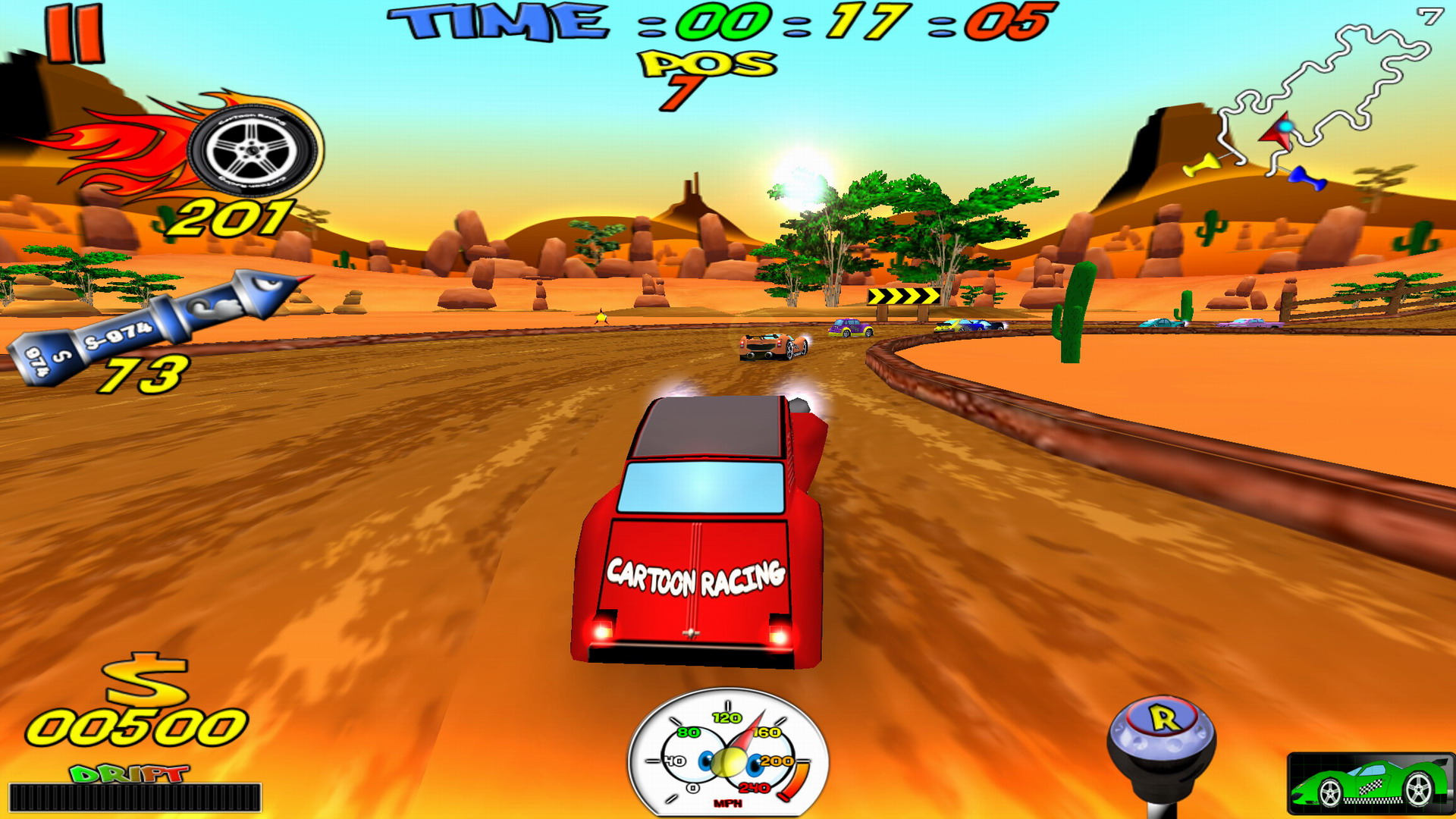
Task: Activate the flaming tire nitro boost
Action: (x=252, y=149)
